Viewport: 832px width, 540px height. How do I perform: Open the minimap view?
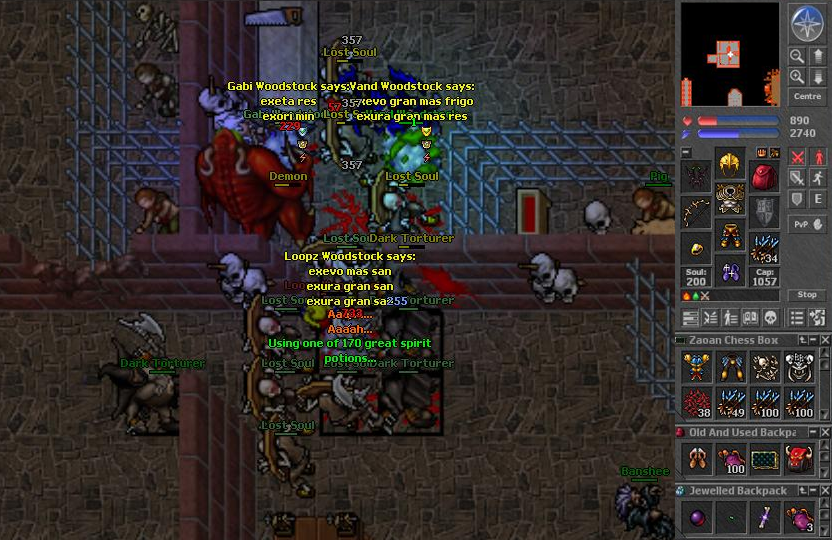730,53
